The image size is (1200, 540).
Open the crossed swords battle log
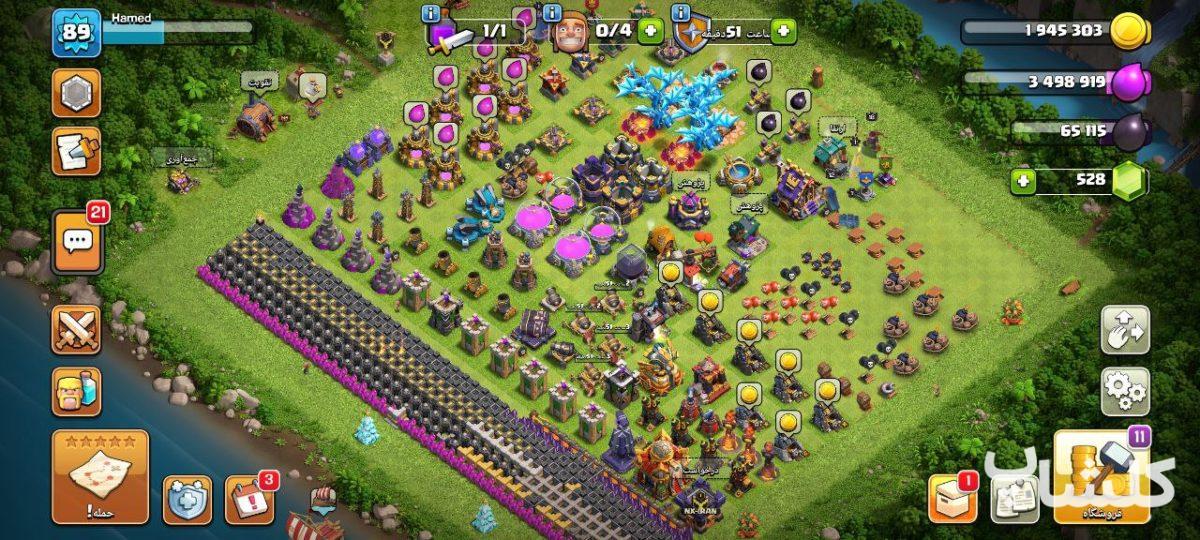click(76, 330)
